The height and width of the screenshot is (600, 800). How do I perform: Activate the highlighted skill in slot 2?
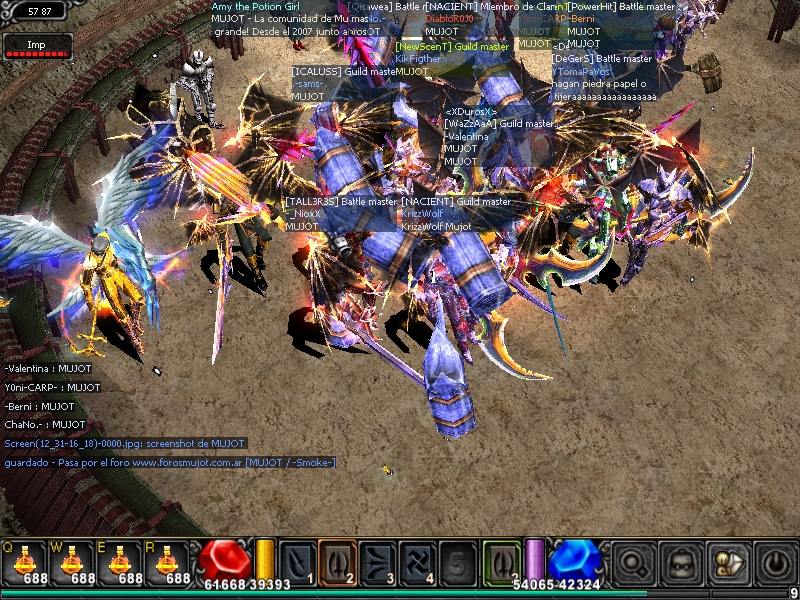click(337, 561)
